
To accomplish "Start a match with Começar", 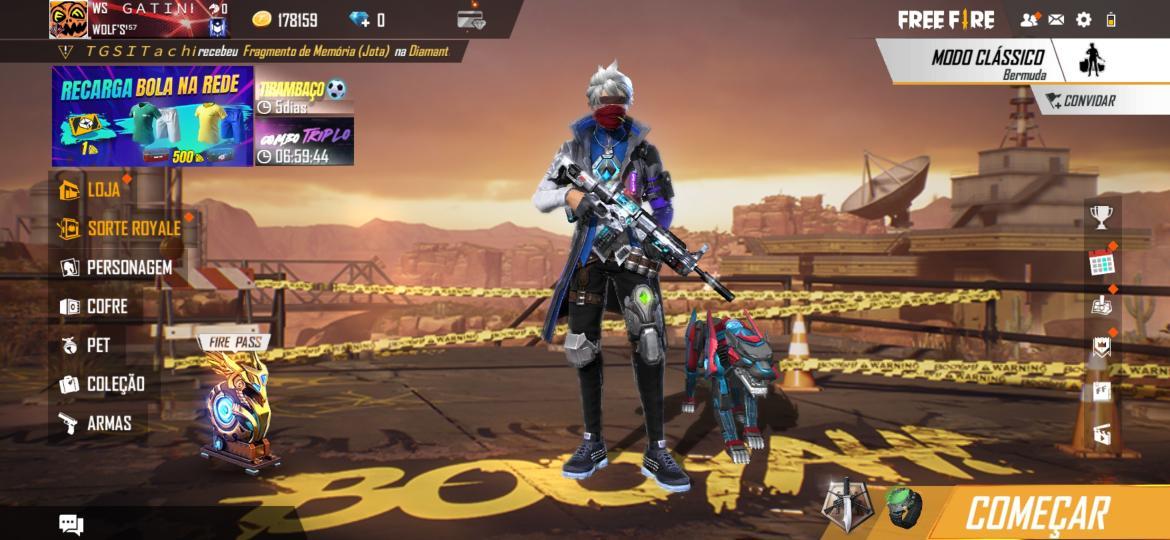I will pos(1037,513).
